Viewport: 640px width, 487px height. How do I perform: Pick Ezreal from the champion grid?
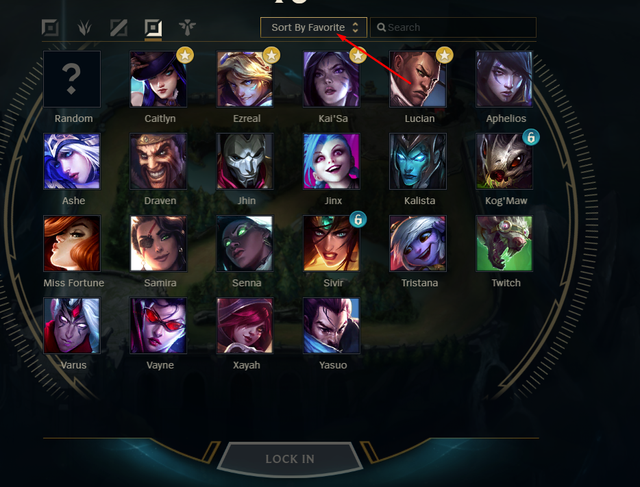click(245, 79)
